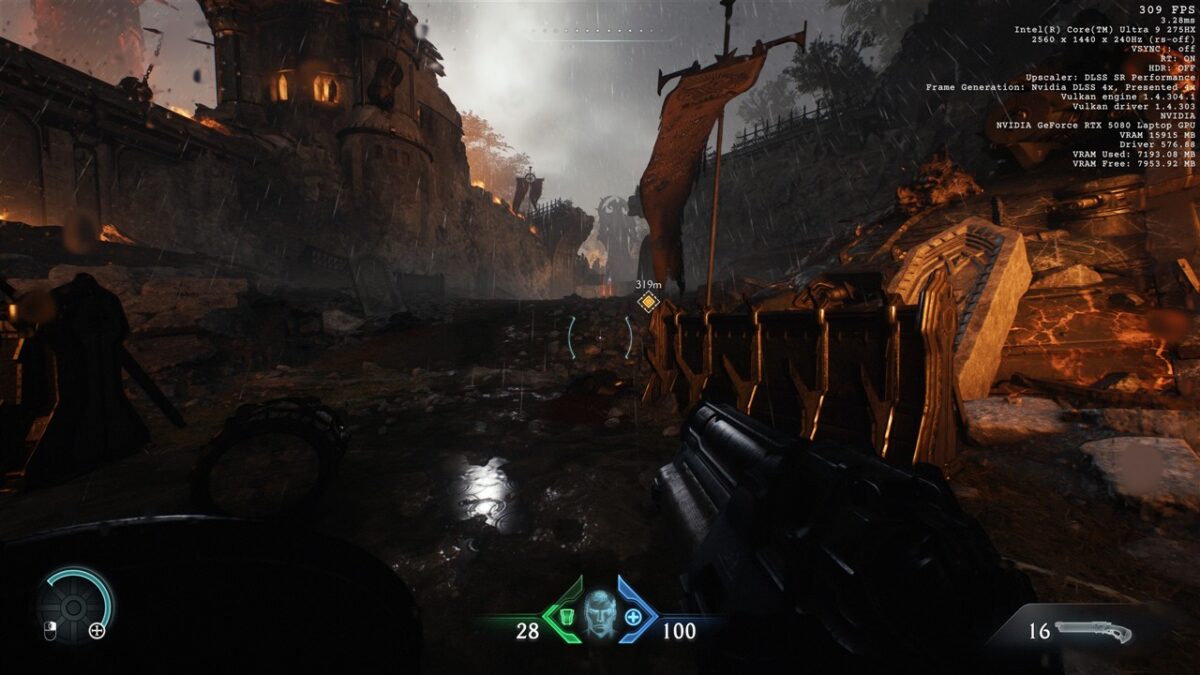This screenshot has height=675, width=1200.
Task: Click the blue health cross icon
Action: pyautogui.click(x=633, y=616)
